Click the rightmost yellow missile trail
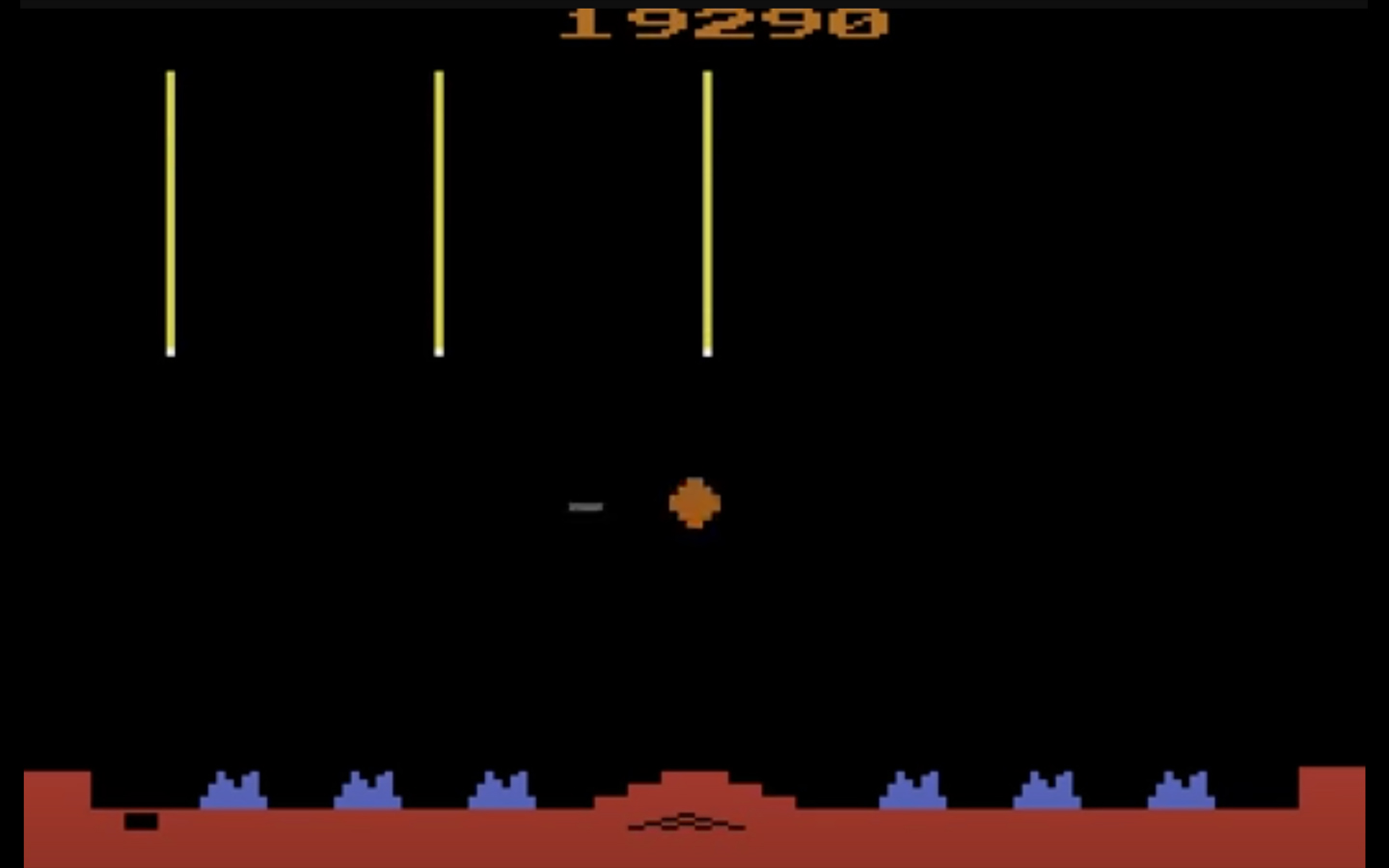This screenshot has height=868, width=1389. [x=709, y=212]
